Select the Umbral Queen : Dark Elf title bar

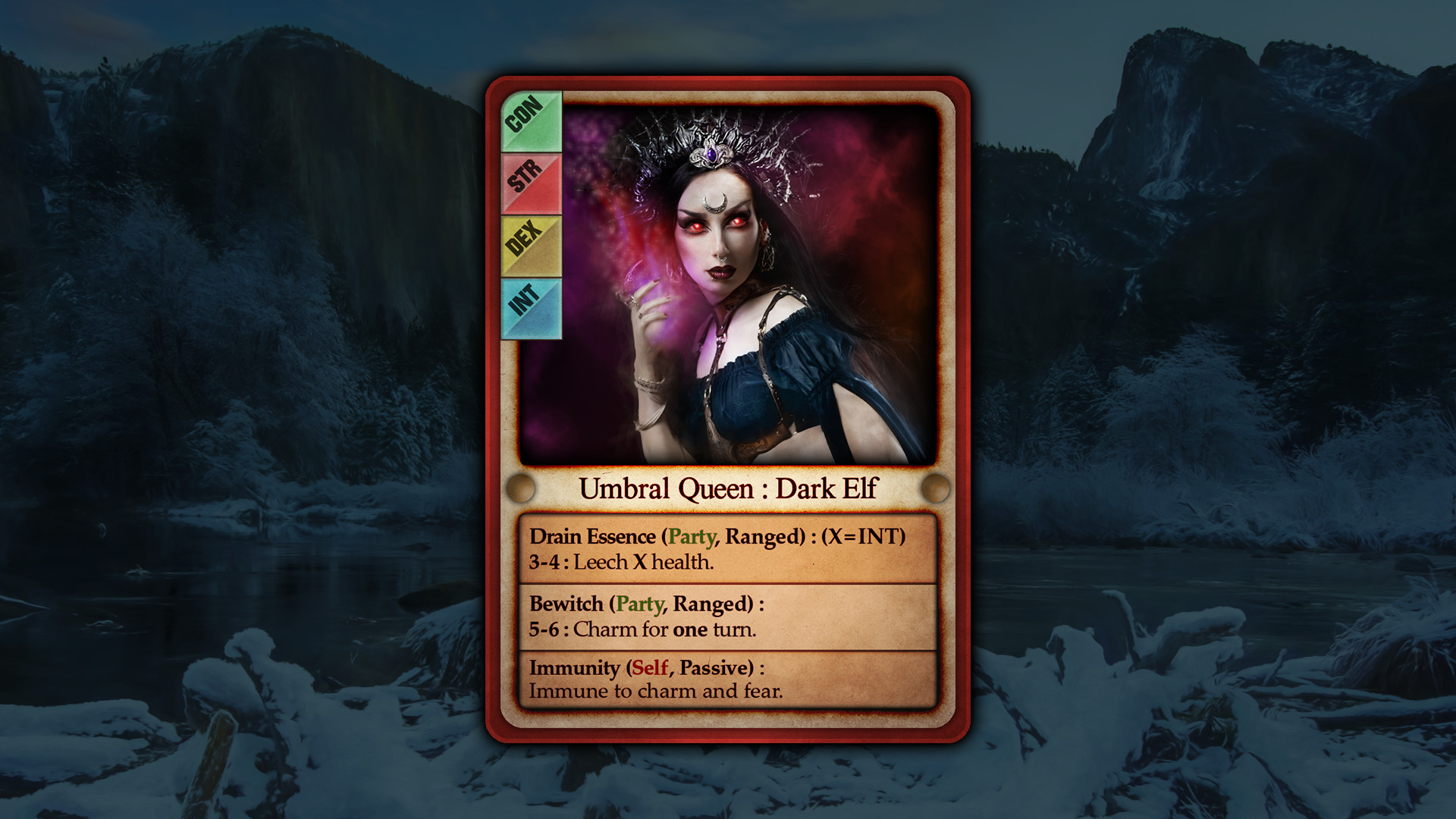pyautogui.click(x=728, y=489)
